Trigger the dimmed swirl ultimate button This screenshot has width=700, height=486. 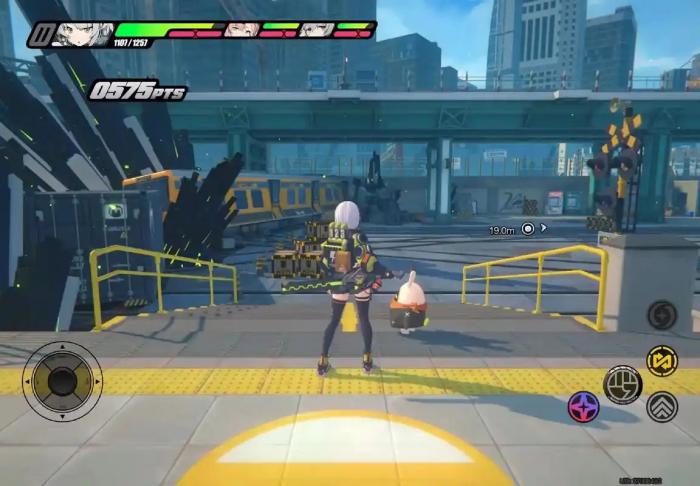[661, 315]
